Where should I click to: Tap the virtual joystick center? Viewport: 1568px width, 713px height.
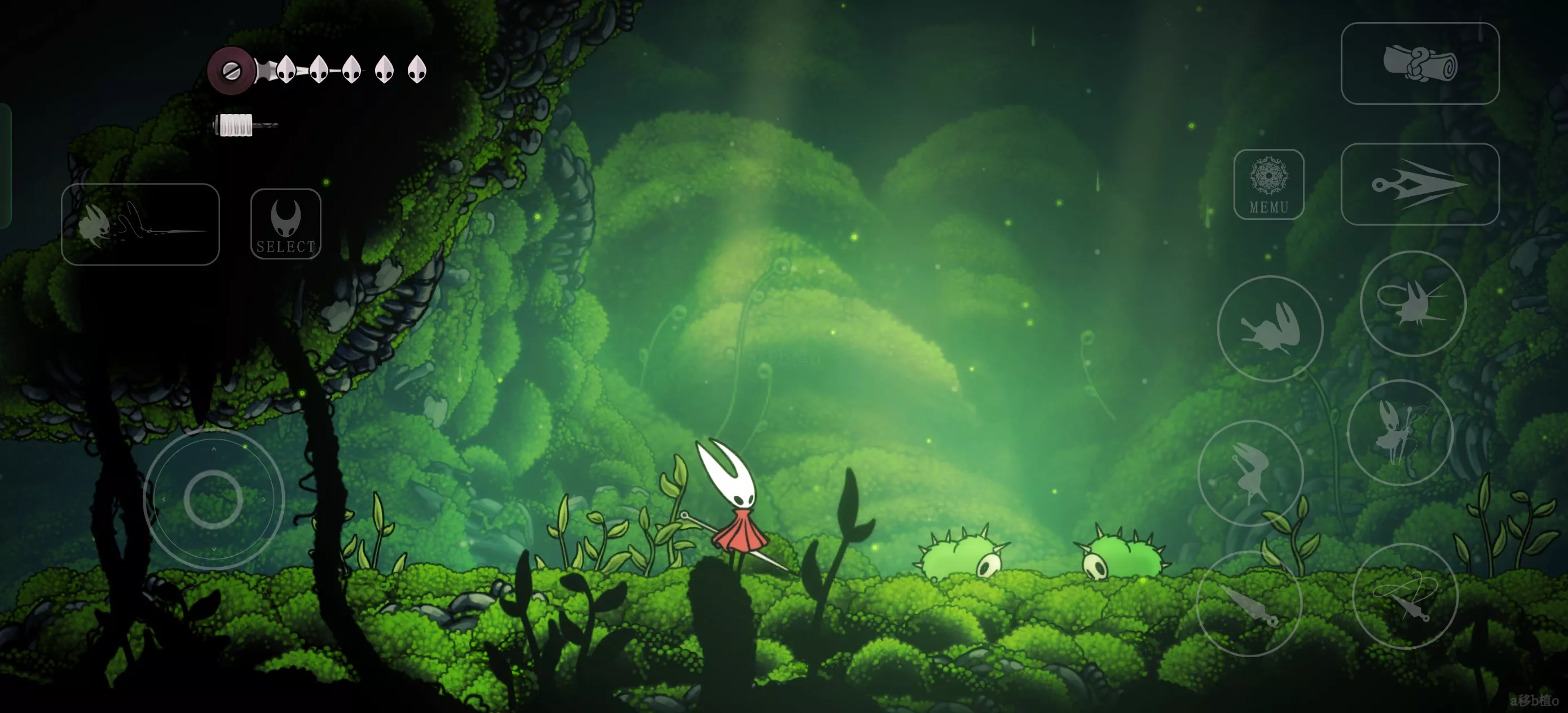(x=213, y=499)
